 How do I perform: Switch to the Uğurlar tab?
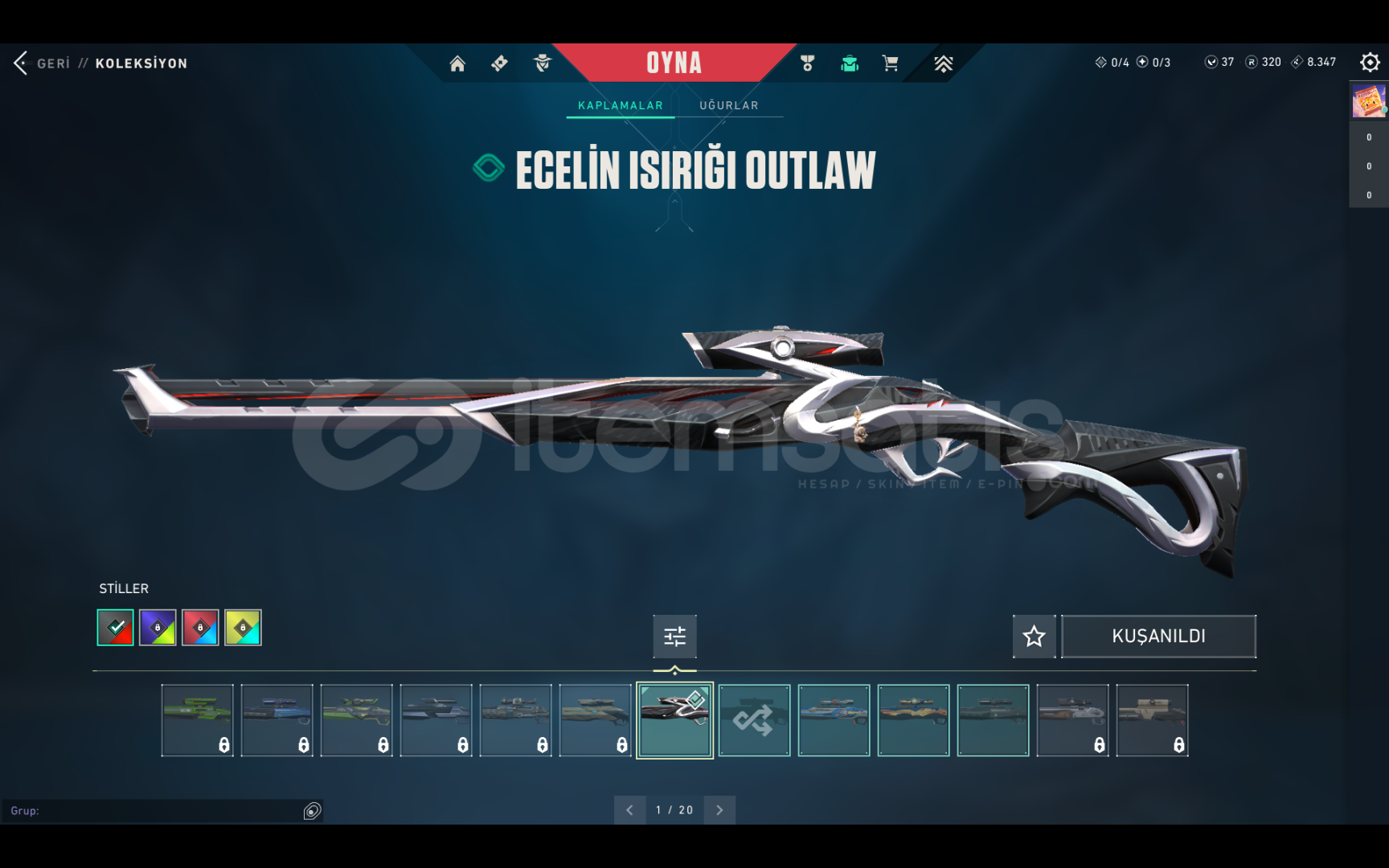coord(728,105)
